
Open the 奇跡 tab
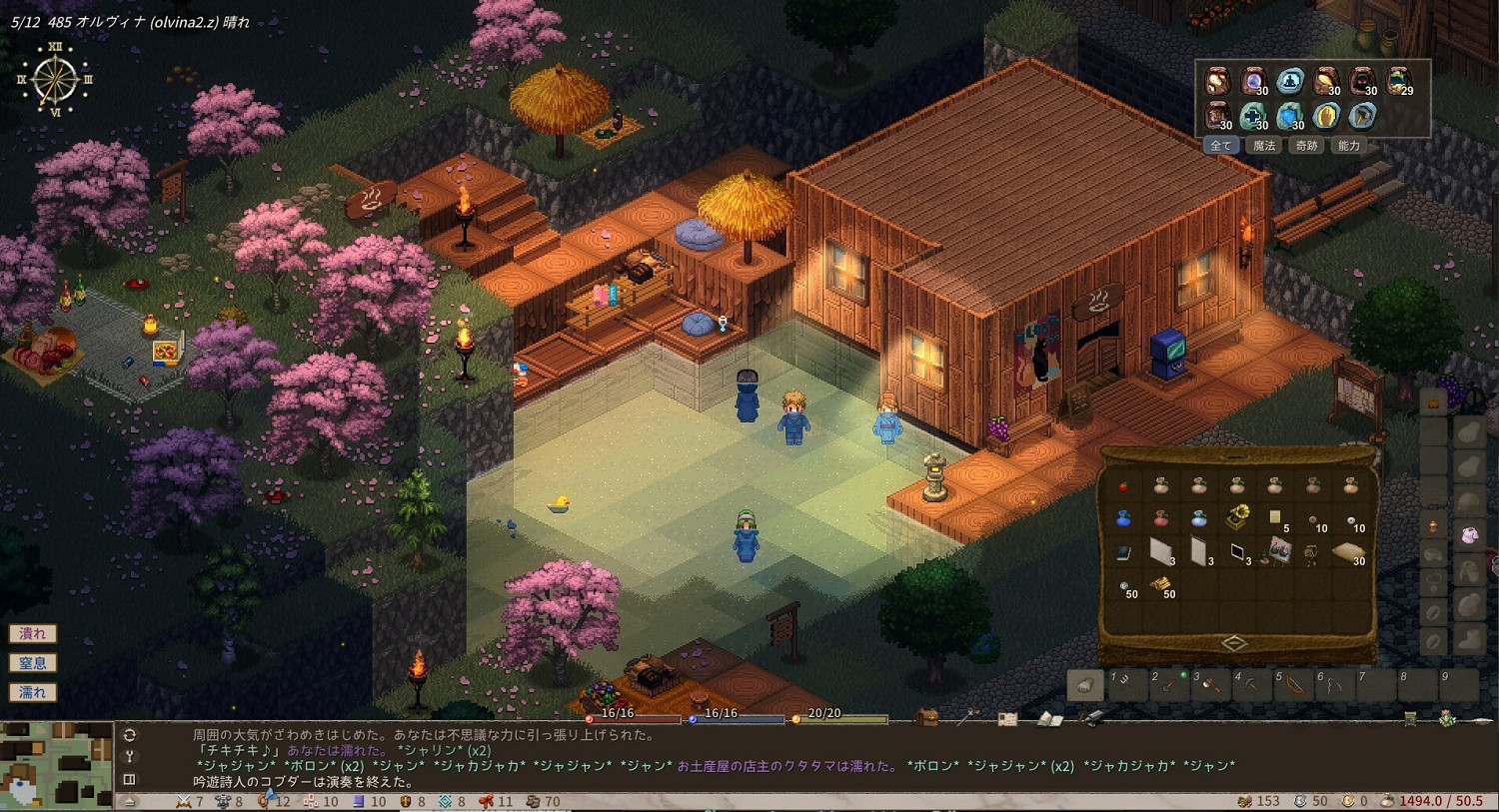coord(1306,145)
